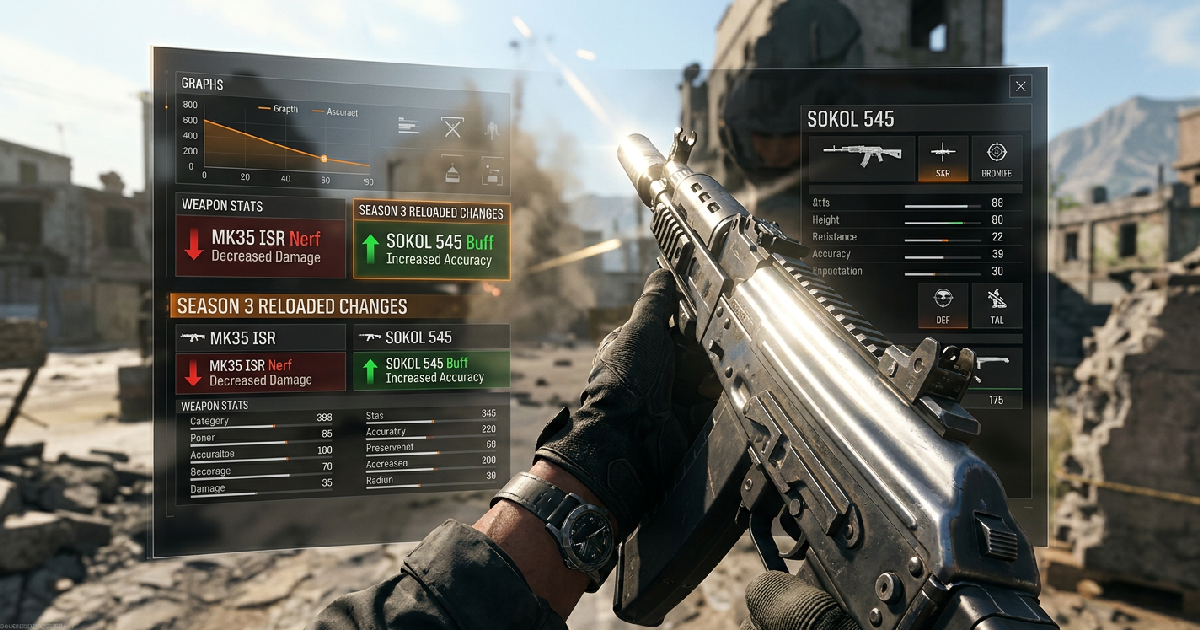Viewport: 1200px width, 630px height.
Task: Select the Sokol 545 weapon header row
Action: 432,337
